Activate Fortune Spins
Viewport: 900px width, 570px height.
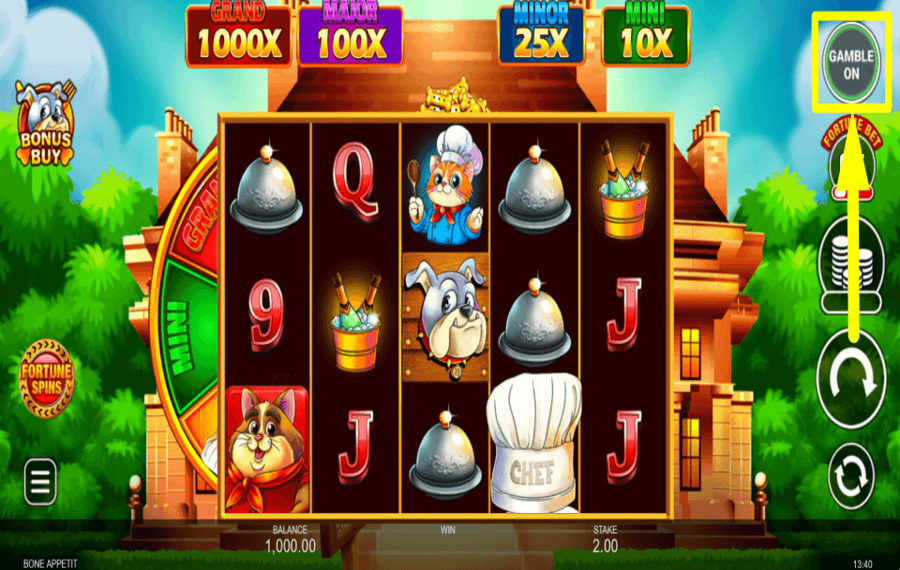click(x=46, y=378)
